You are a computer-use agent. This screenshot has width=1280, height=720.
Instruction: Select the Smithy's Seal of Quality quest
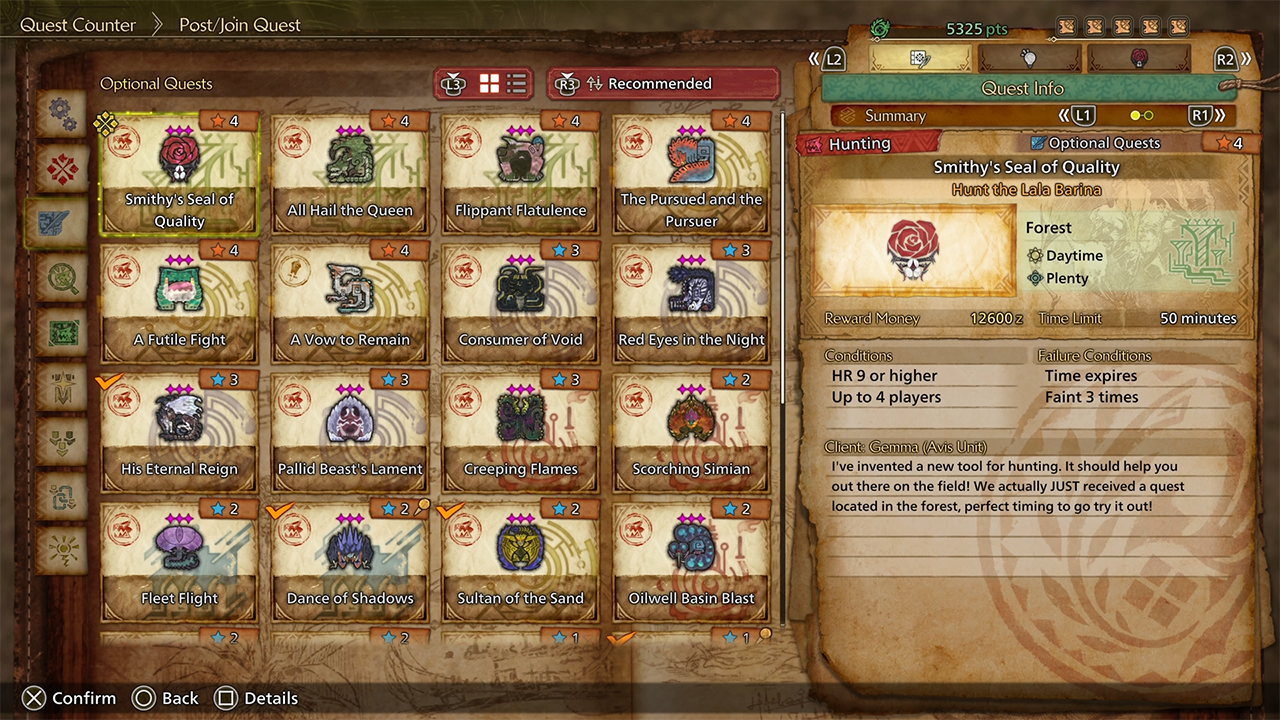point(180,173)
